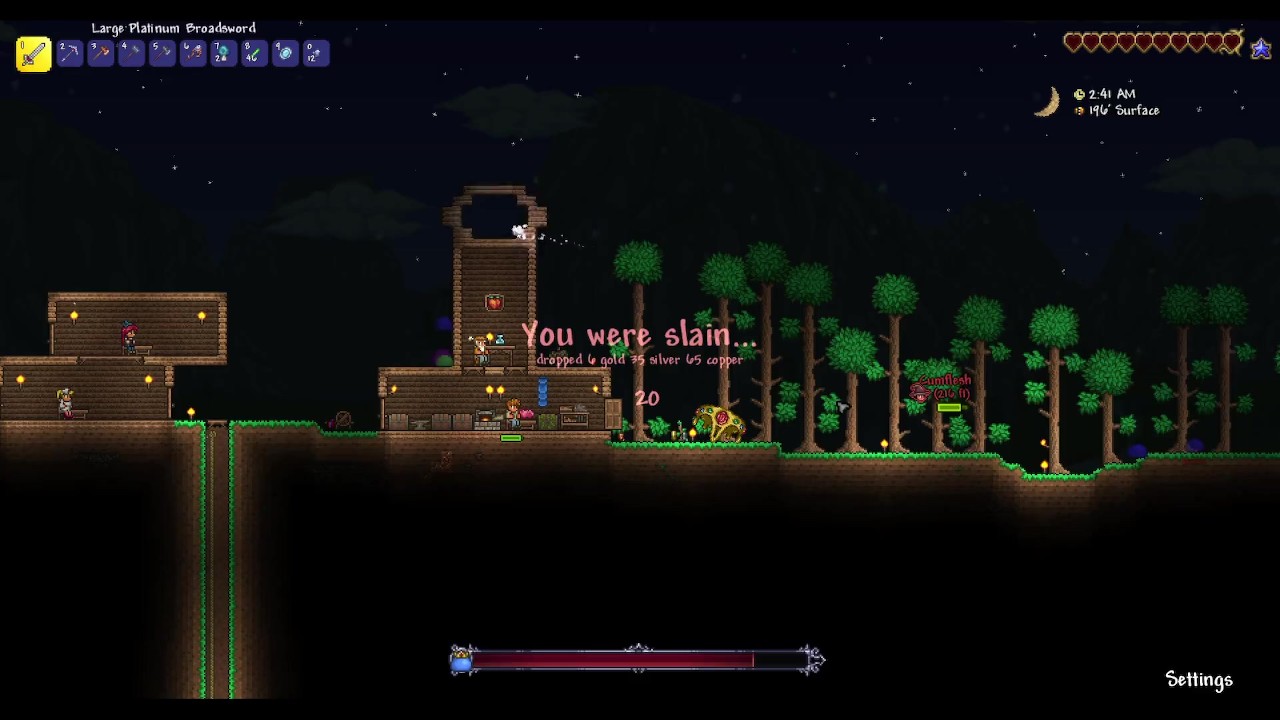Select hotbar slot 7 holding two items

point(223,53)
